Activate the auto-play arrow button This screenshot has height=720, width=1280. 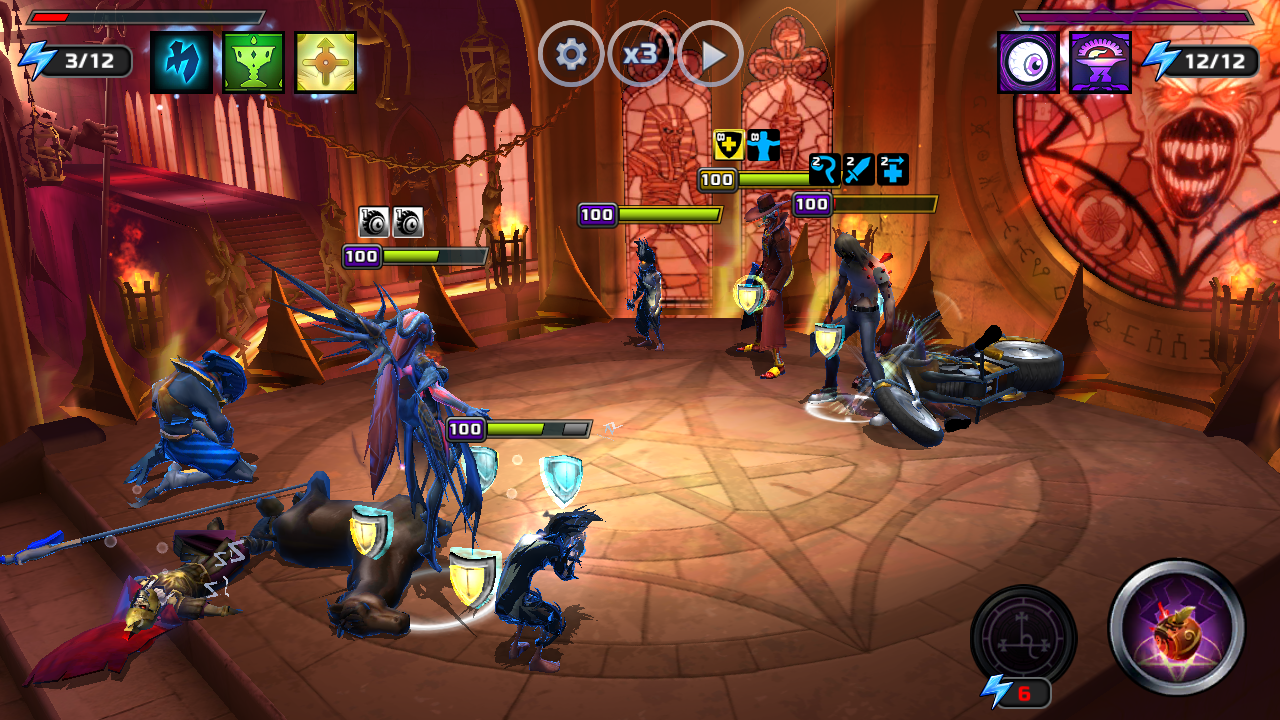point(711,54)
